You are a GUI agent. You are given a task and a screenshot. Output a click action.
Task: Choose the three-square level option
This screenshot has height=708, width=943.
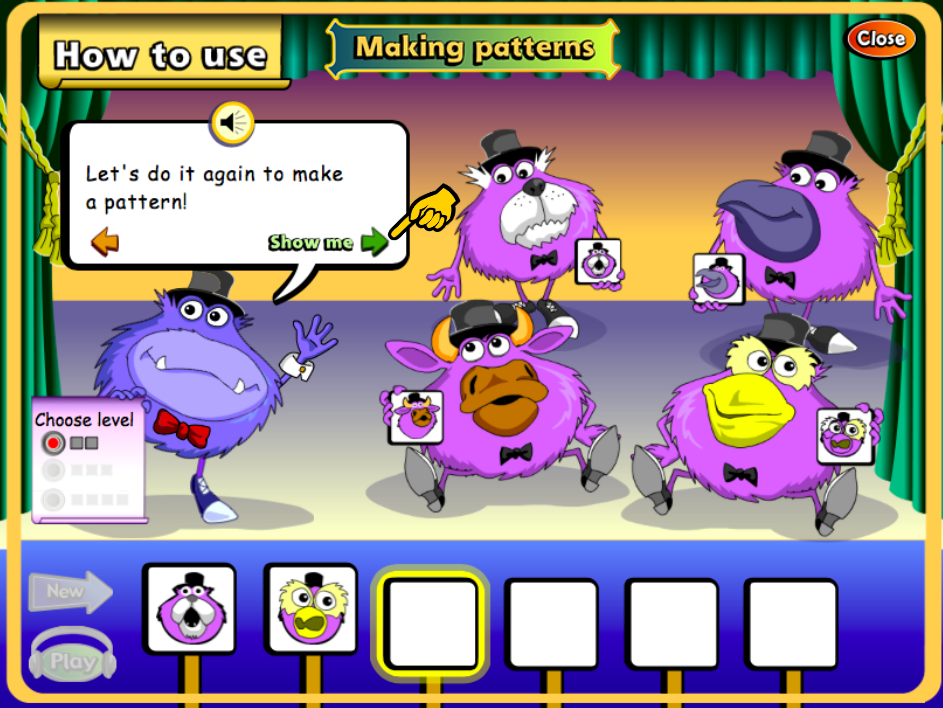point(54,469)
